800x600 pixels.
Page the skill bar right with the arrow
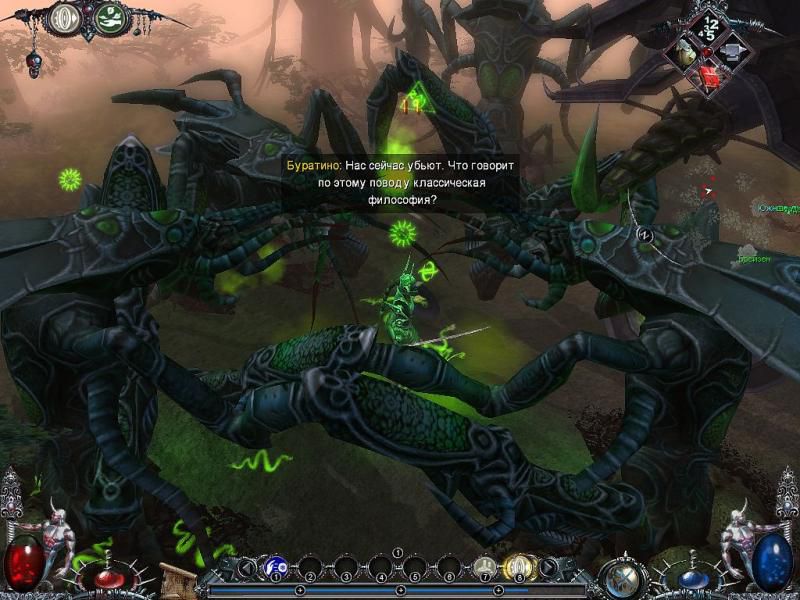(x=549, y=569)
